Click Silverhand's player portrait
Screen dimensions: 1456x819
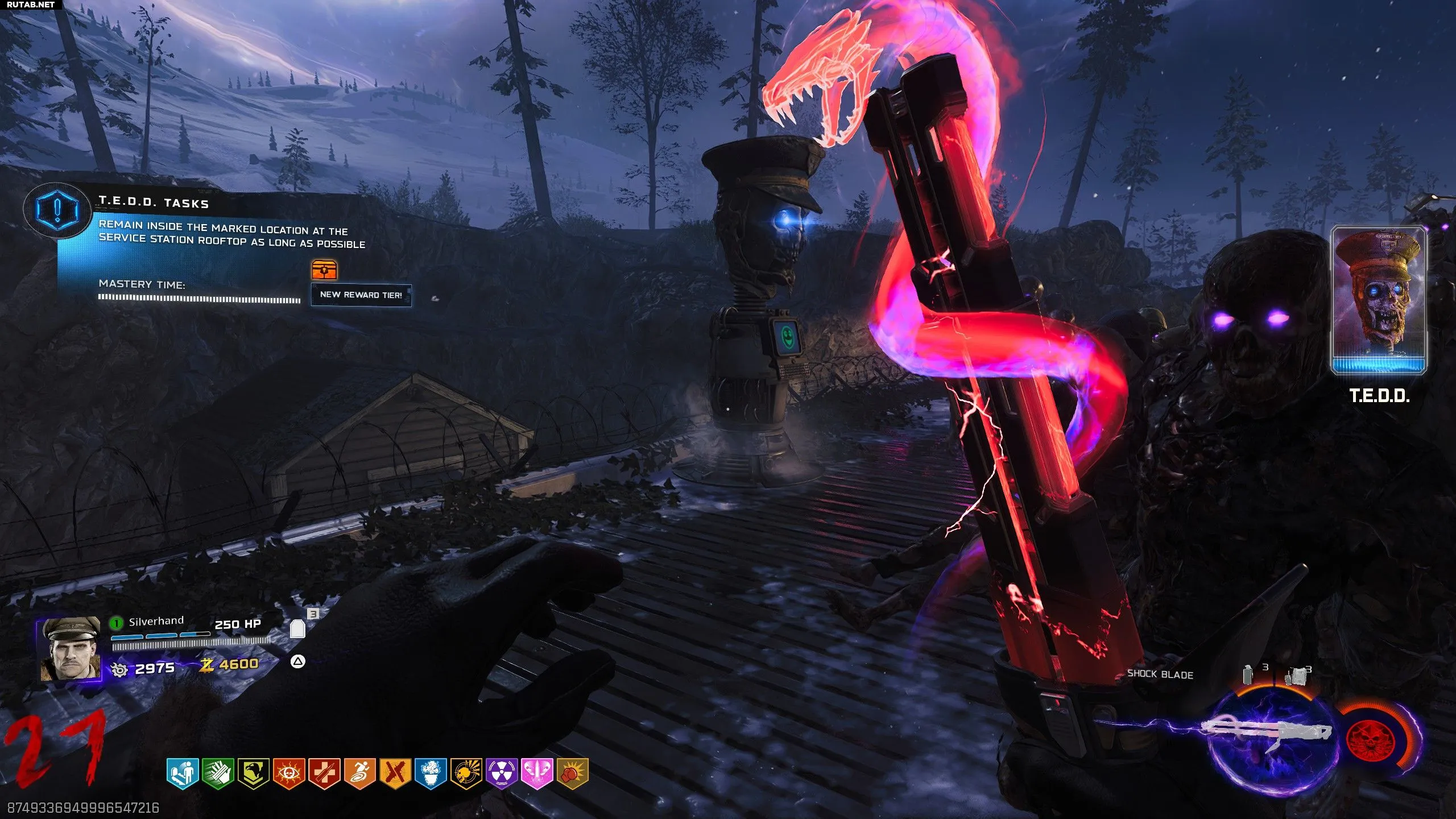click(x=70, y=648)
